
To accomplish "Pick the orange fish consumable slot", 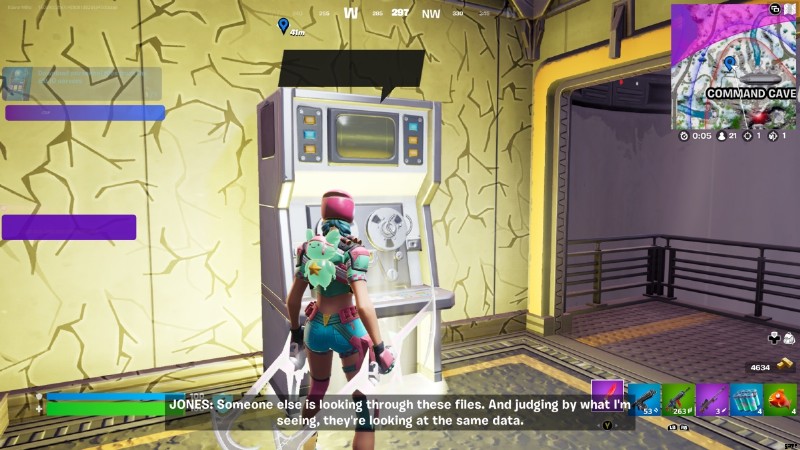I will coord(780,400).
